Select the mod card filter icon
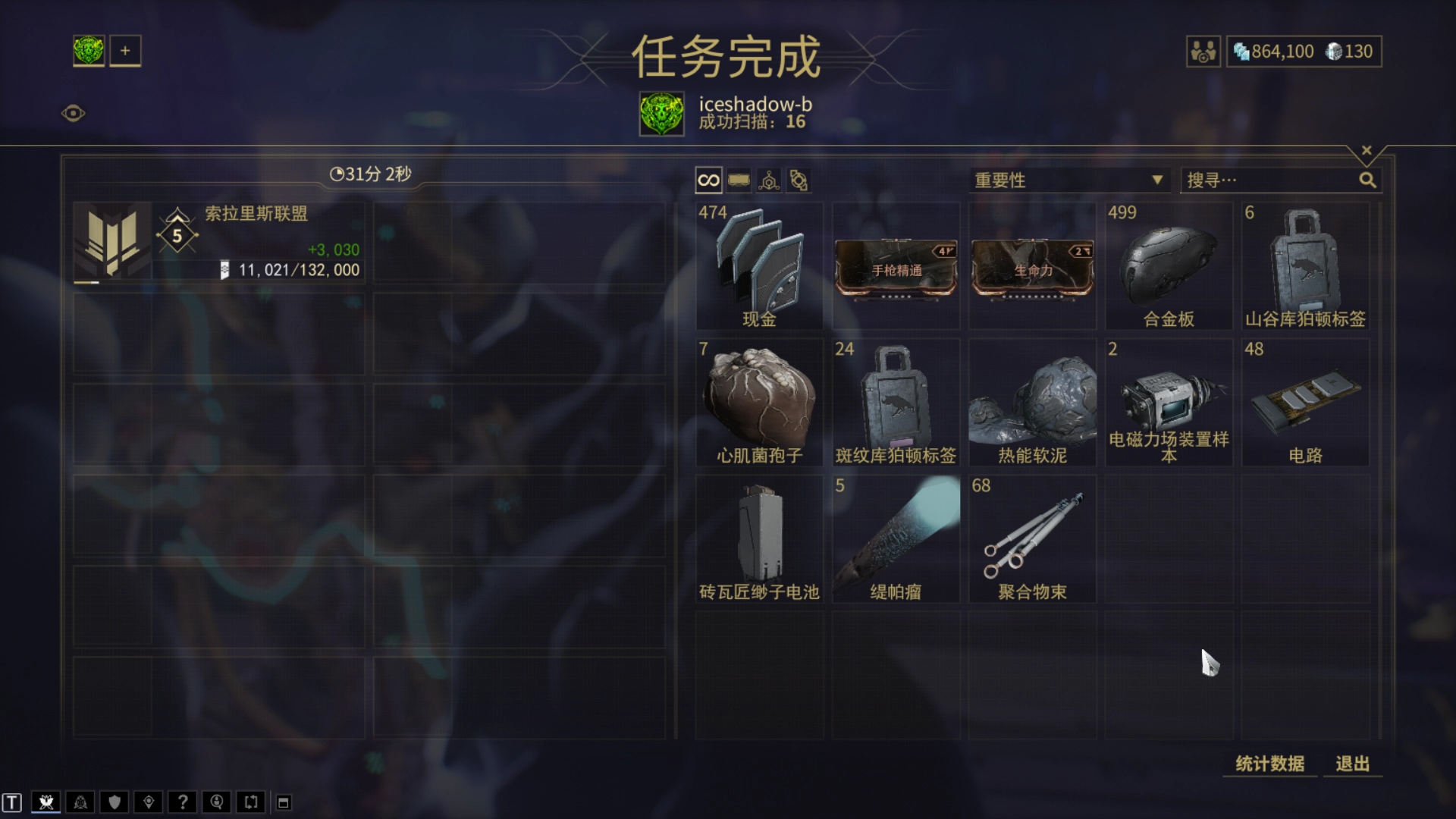 click(739, 180)
